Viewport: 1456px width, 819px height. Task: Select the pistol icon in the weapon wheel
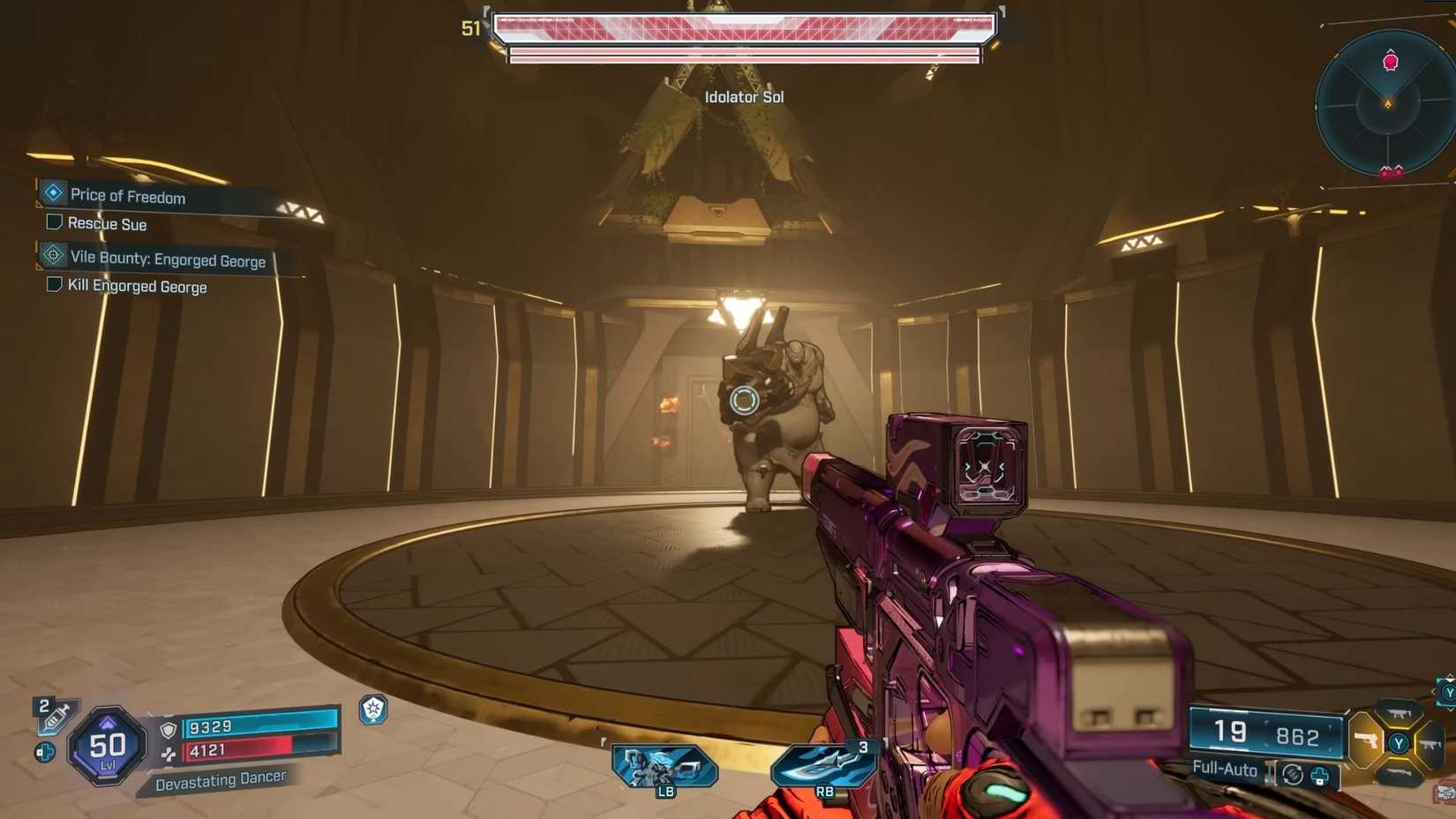[1367, 740]
